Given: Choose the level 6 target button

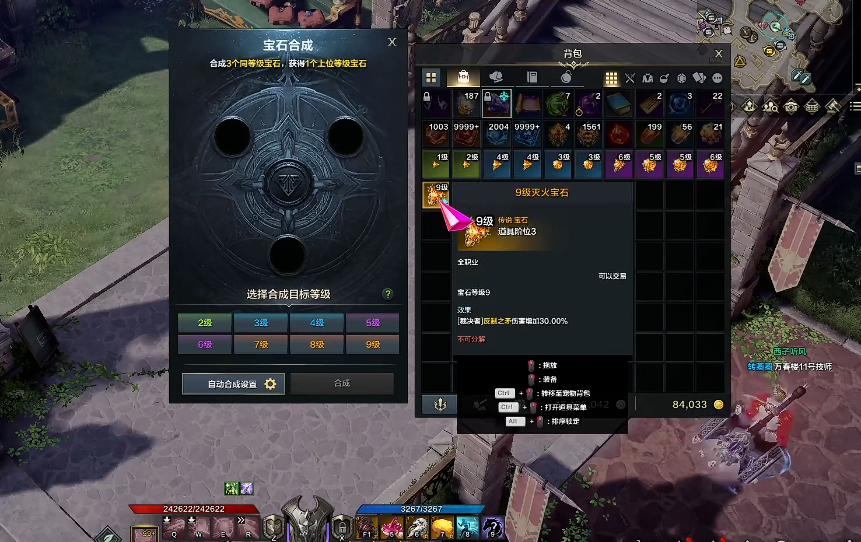Looking at the screenshot, I should pos(205,344).
